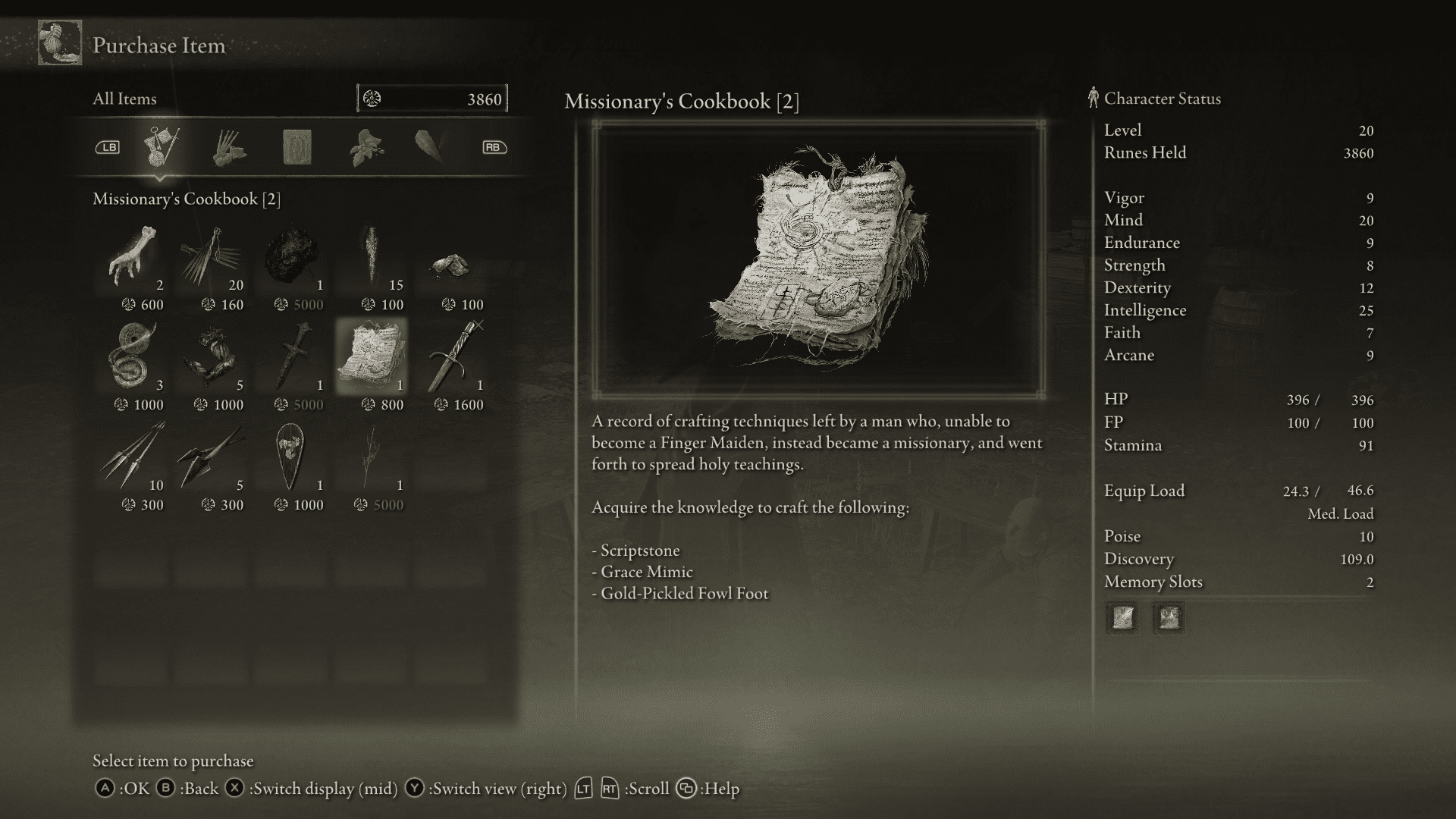The image size is (1456, 819).
Task: Click the RB bumper icon
Action: pyautogui.click(x=494, y=147)
